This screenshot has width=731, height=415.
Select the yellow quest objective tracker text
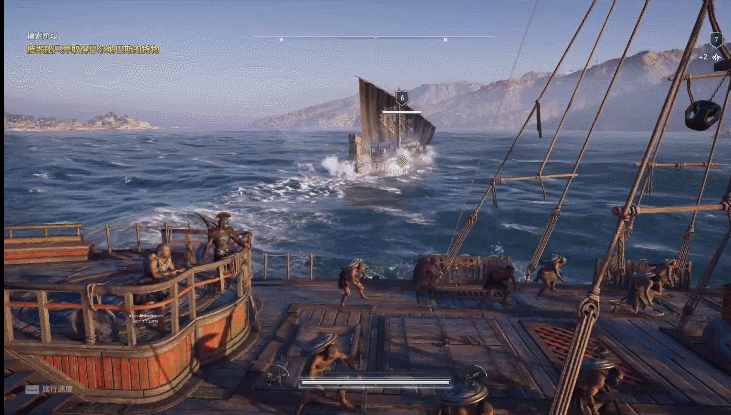(x=92, y=48)
